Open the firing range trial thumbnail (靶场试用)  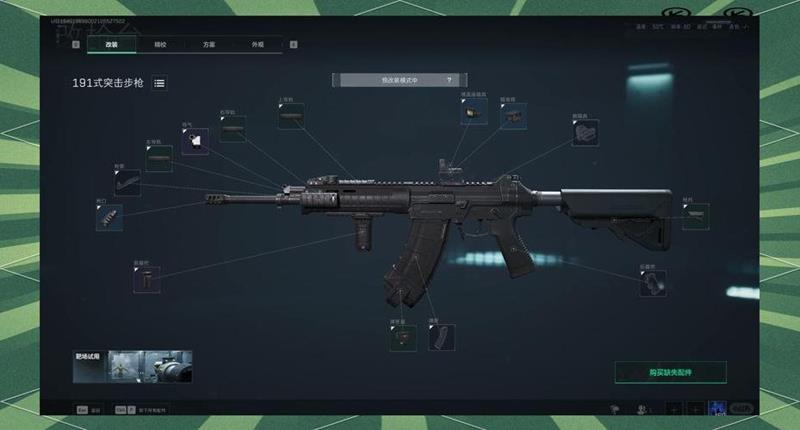(133, 366)
